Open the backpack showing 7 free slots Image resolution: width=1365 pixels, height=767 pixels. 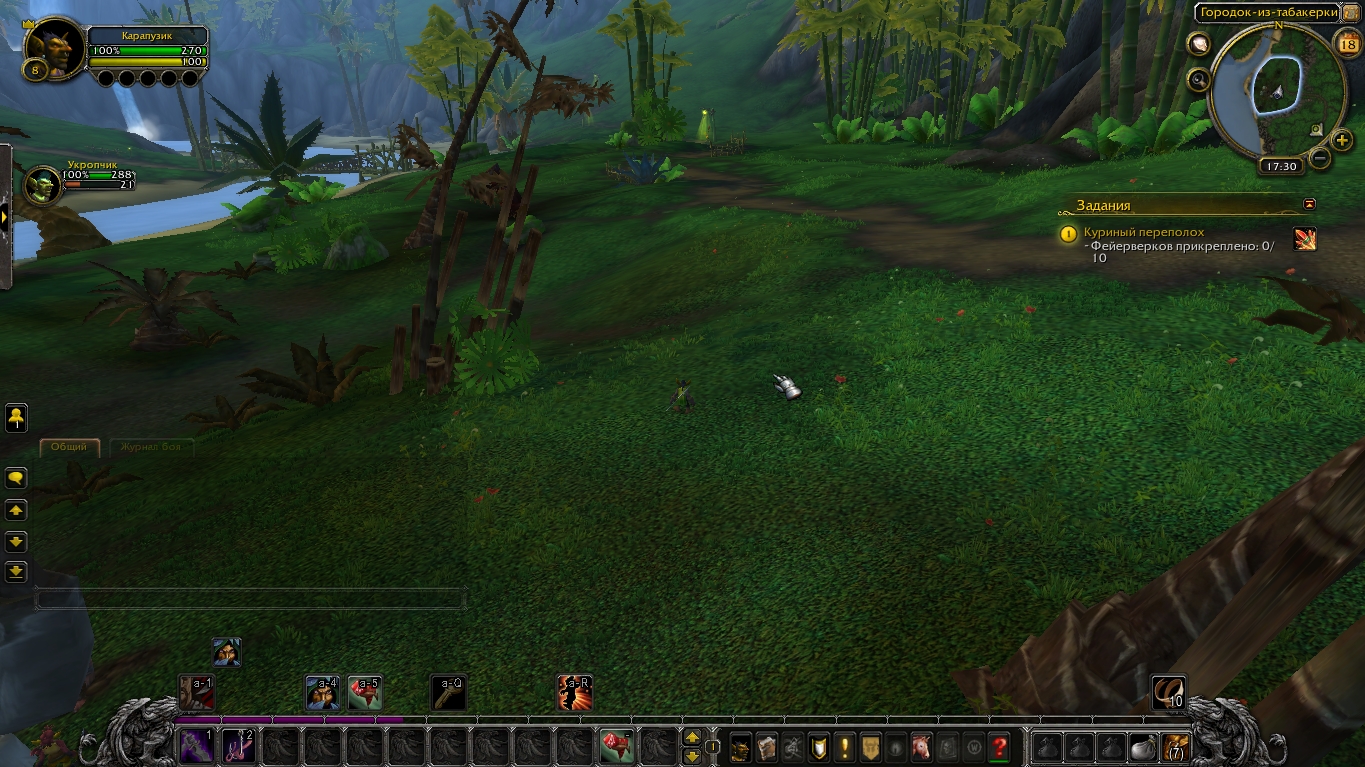coord(1176,746)
